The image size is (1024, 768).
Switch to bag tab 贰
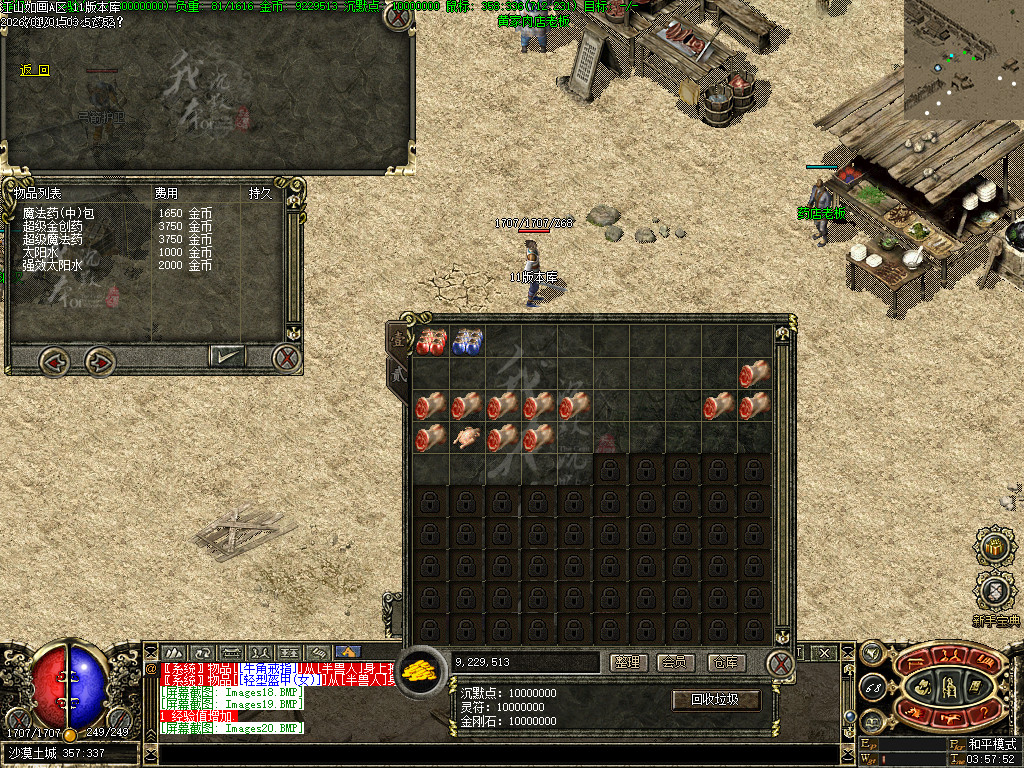[x=398, y=373]
